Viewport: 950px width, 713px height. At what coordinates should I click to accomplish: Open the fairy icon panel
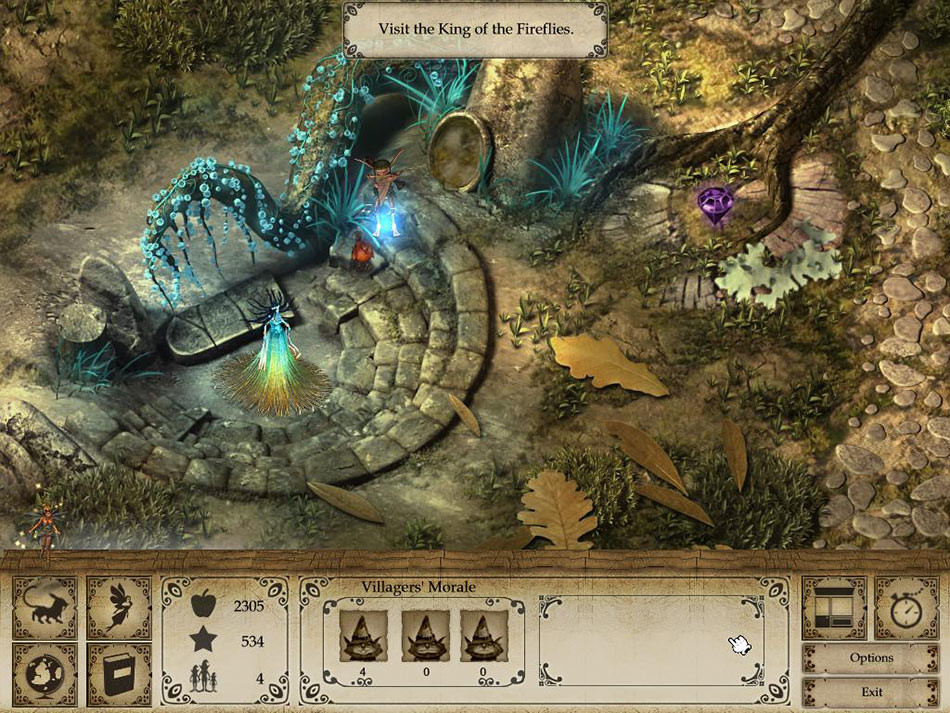point(118,607)
